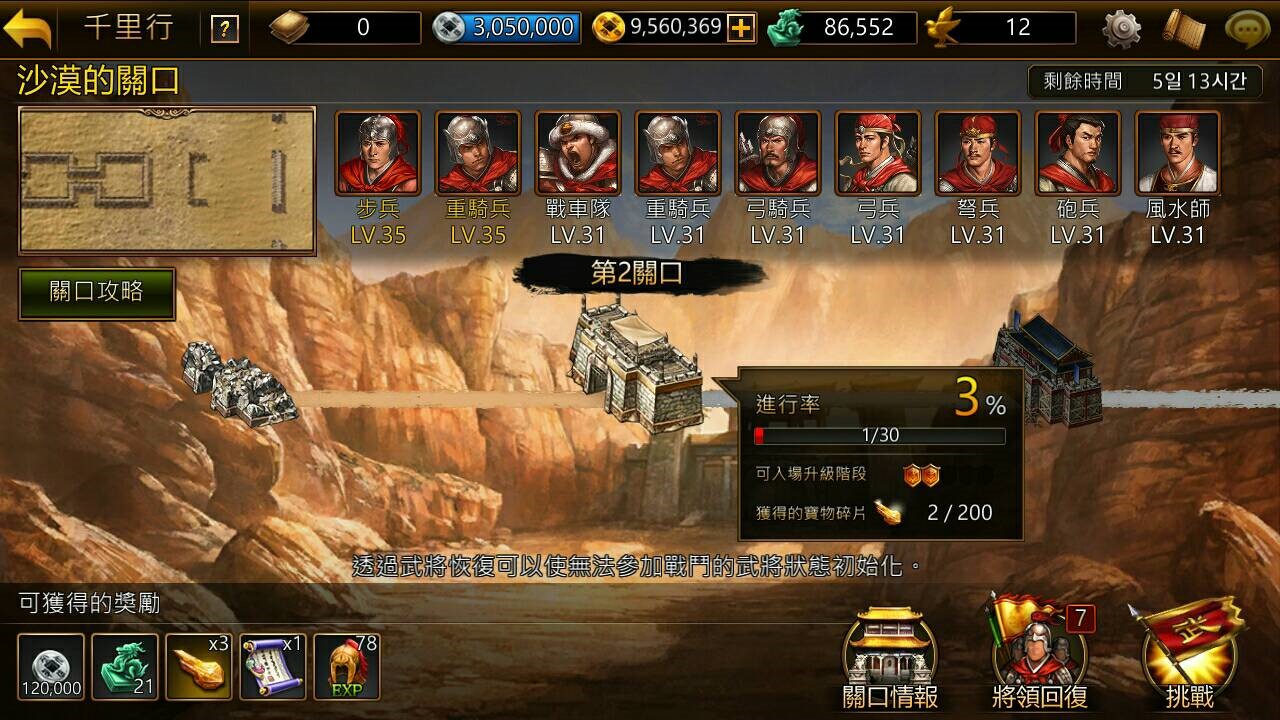Click the x3 treasure fragment reward item

click(200, 663)
